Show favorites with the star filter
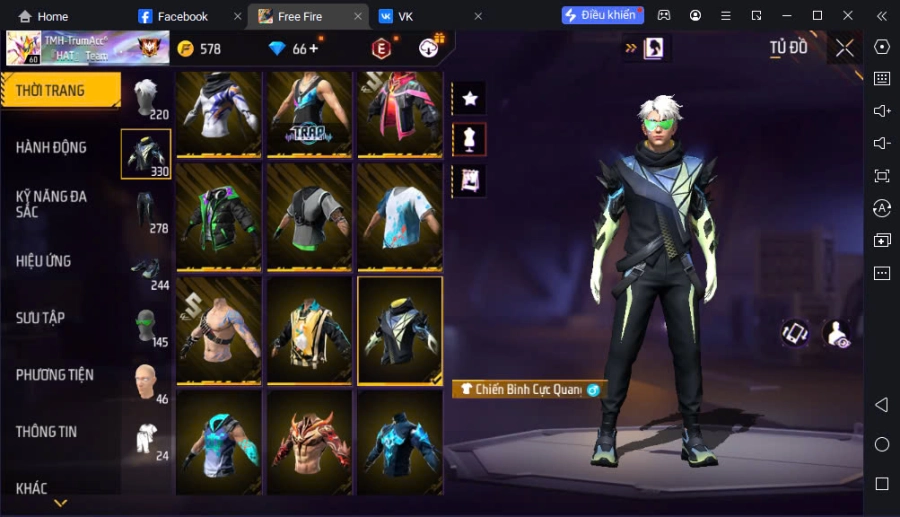This screenshot has width=900, height=517. click(x=469, y=98)
